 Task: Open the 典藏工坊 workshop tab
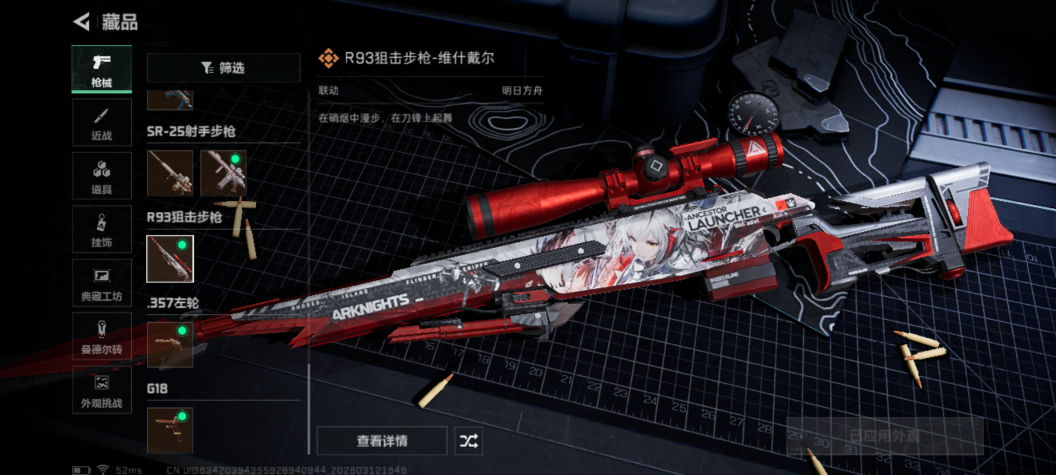click(102, 283)
